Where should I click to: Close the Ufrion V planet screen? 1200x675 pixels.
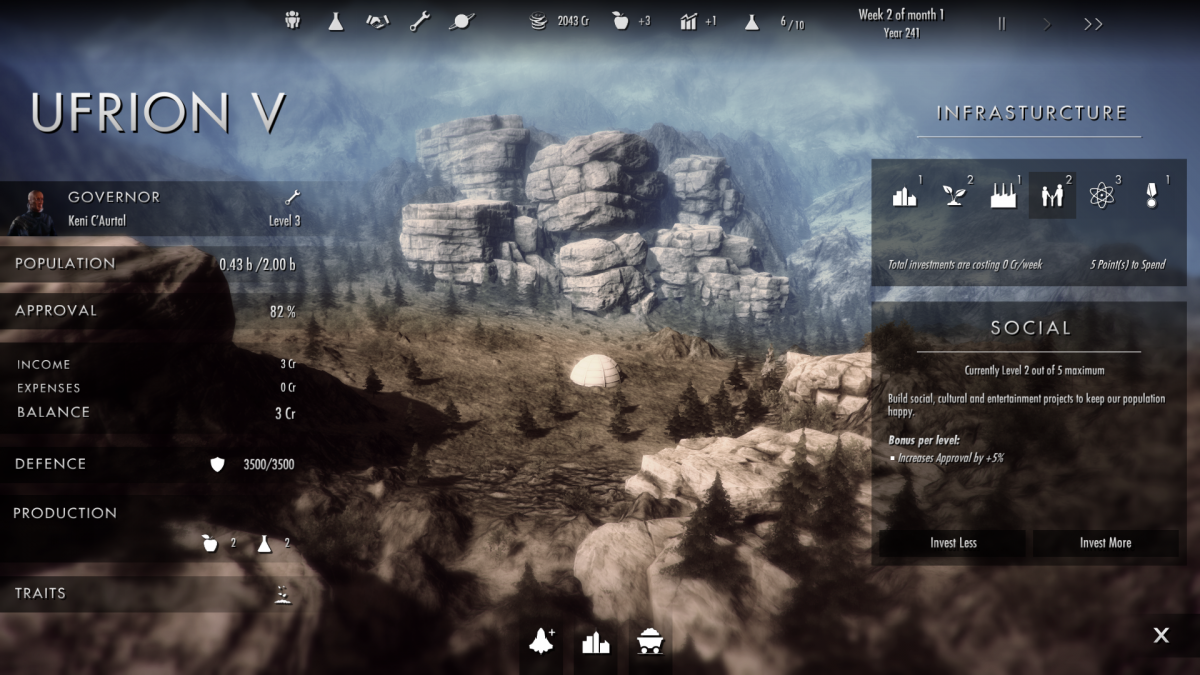[1161, 635]
